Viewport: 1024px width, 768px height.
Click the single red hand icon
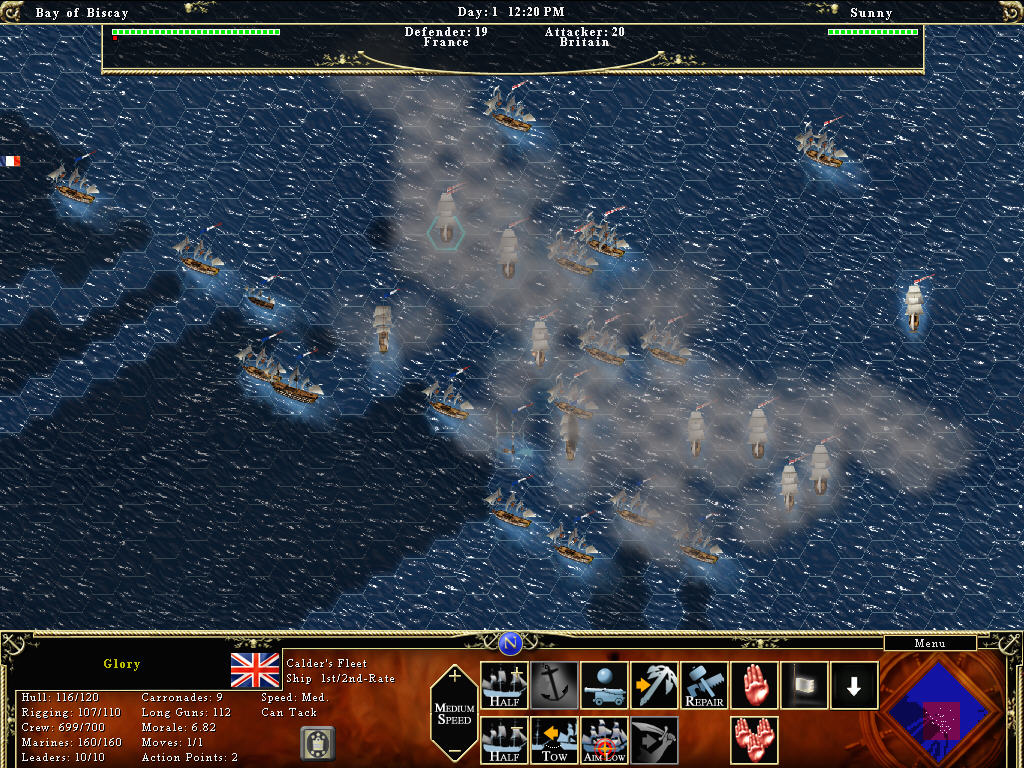tap(754, 685)
